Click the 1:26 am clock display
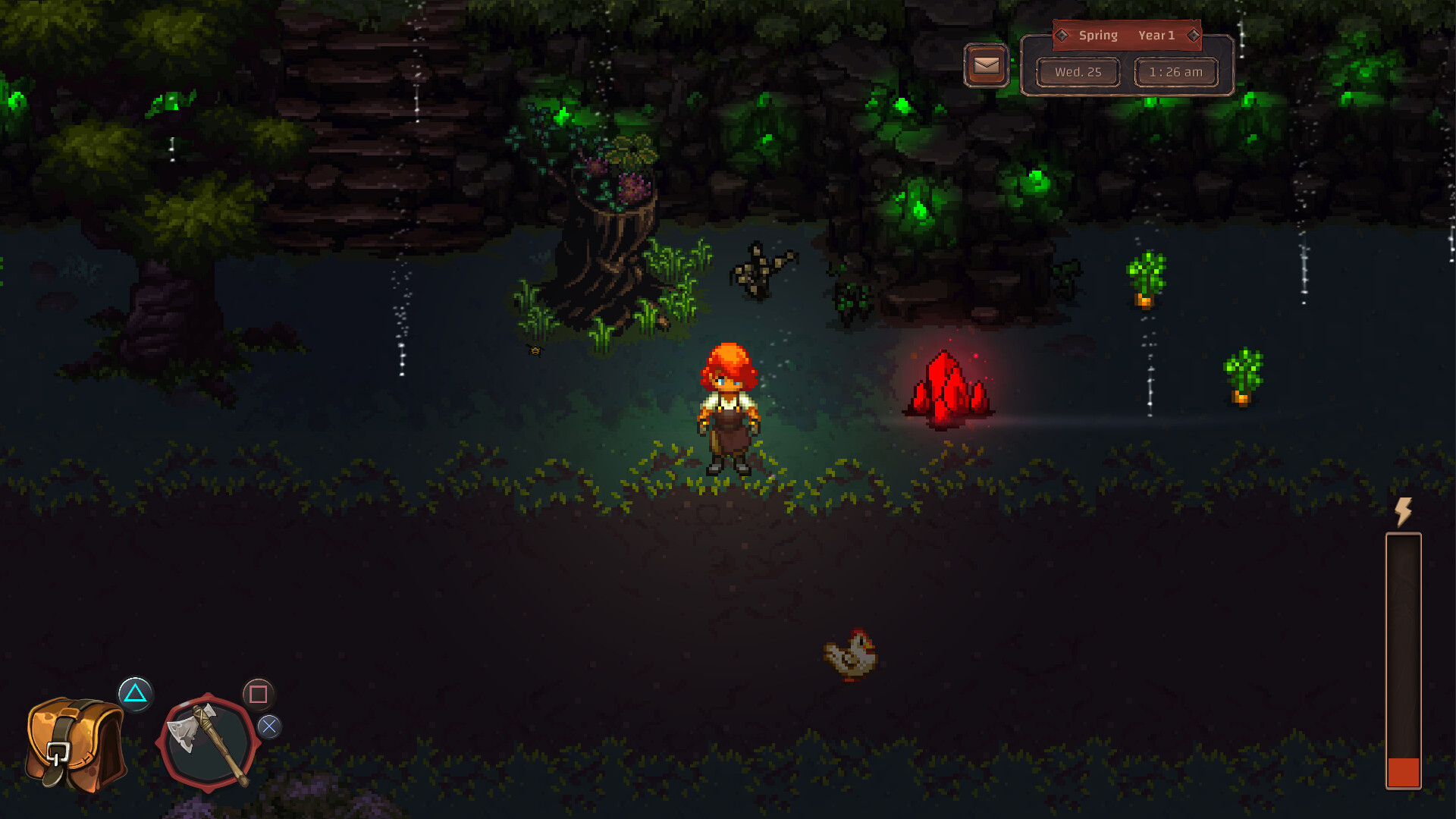Image resolution: width=1456 pixels, height=819 pixels. (1175, 72)
